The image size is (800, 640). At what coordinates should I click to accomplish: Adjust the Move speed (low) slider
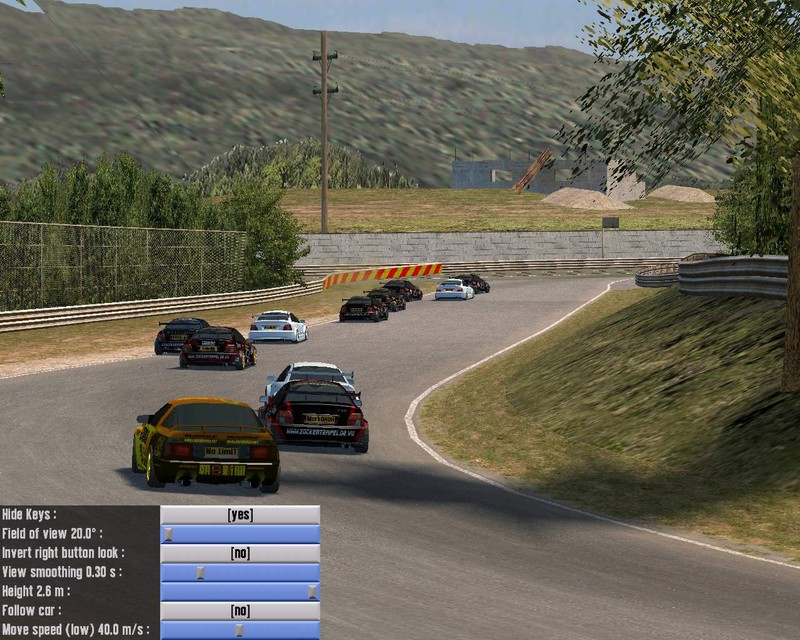[238, 629]
